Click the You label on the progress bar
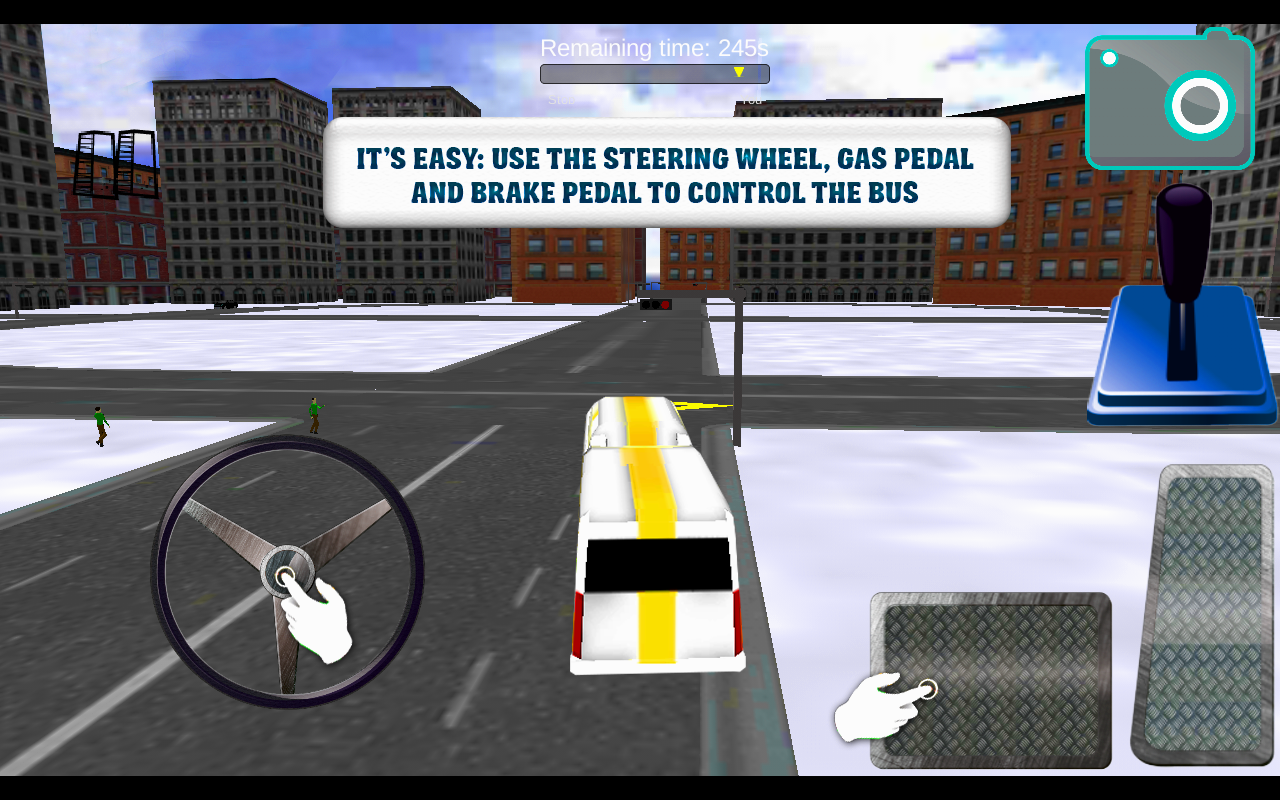Viewport: 1280px width, 800px height. [750, 100]
